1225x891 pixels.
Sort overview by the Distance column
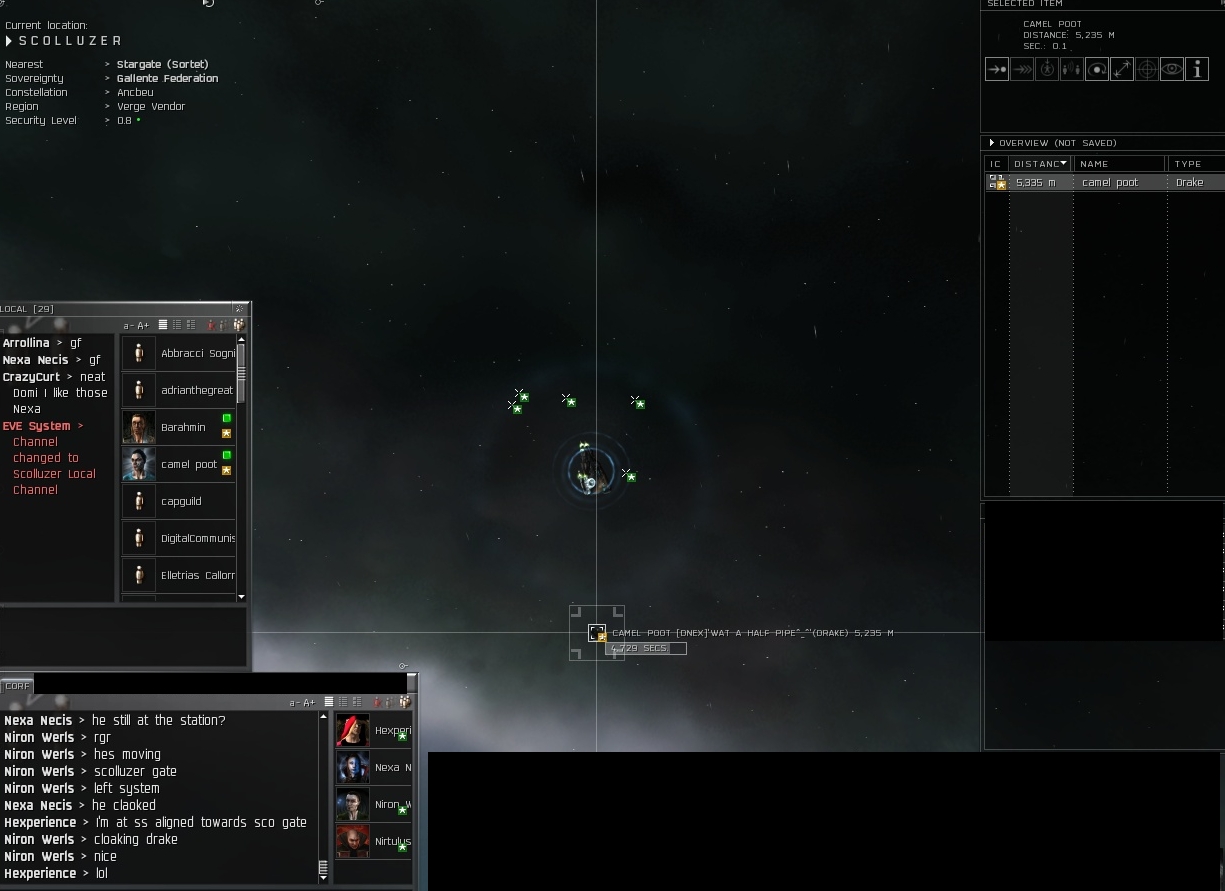click(1040, 164)
